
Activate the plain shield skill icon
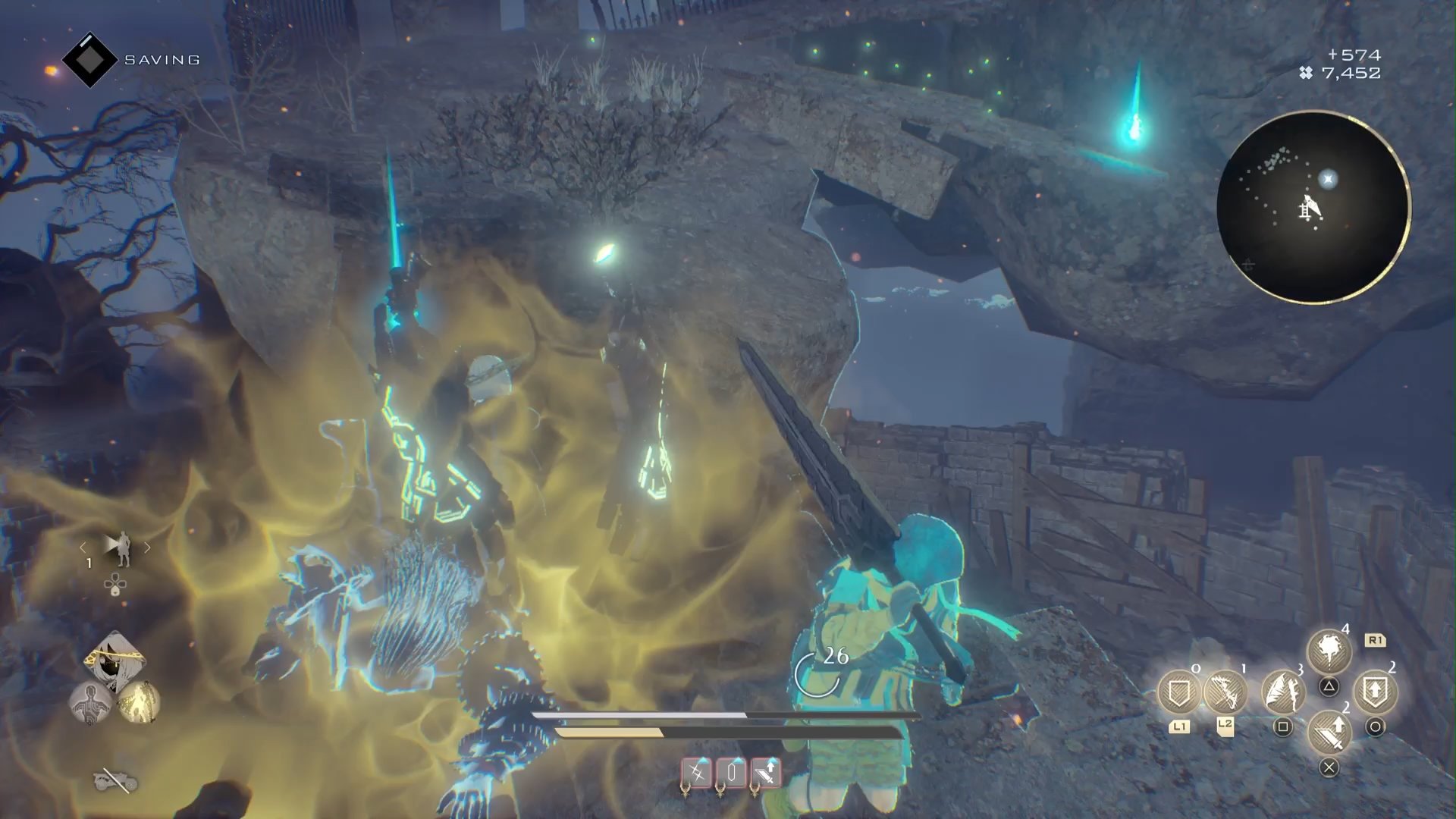pos(1179,692)
